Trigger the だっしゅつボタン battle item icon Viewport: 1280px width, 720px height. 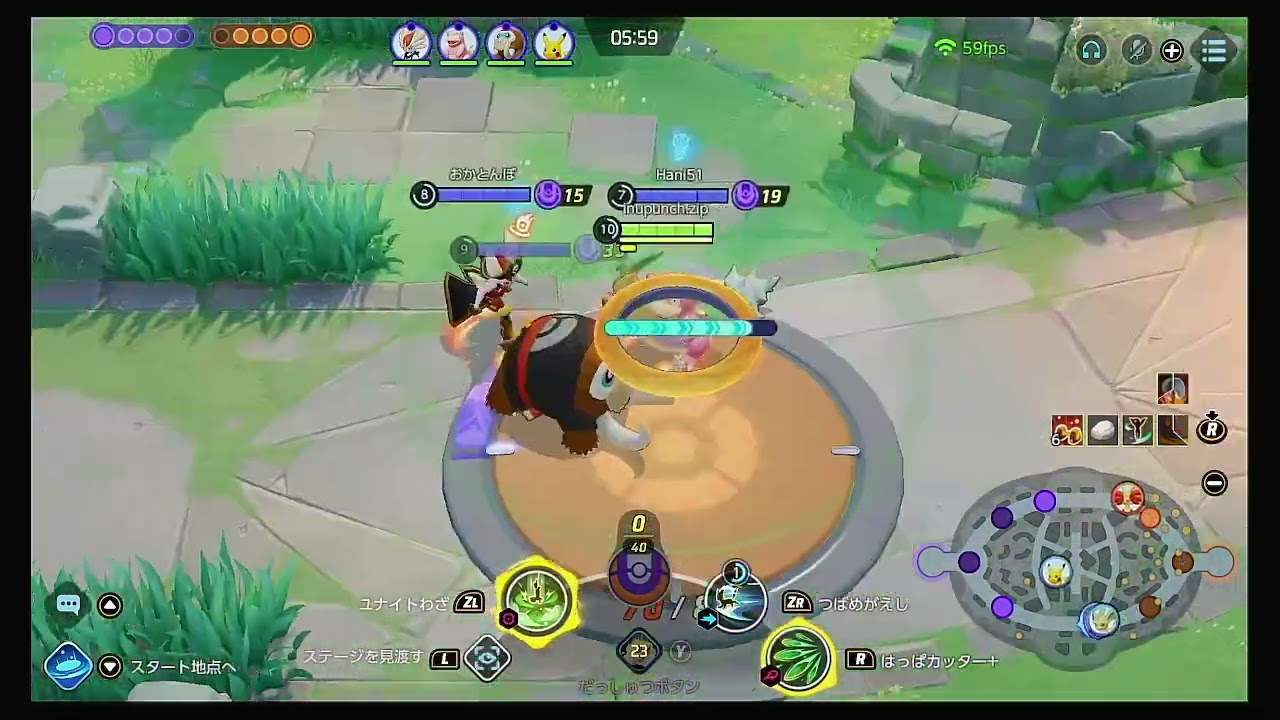(x=639, y=651)
